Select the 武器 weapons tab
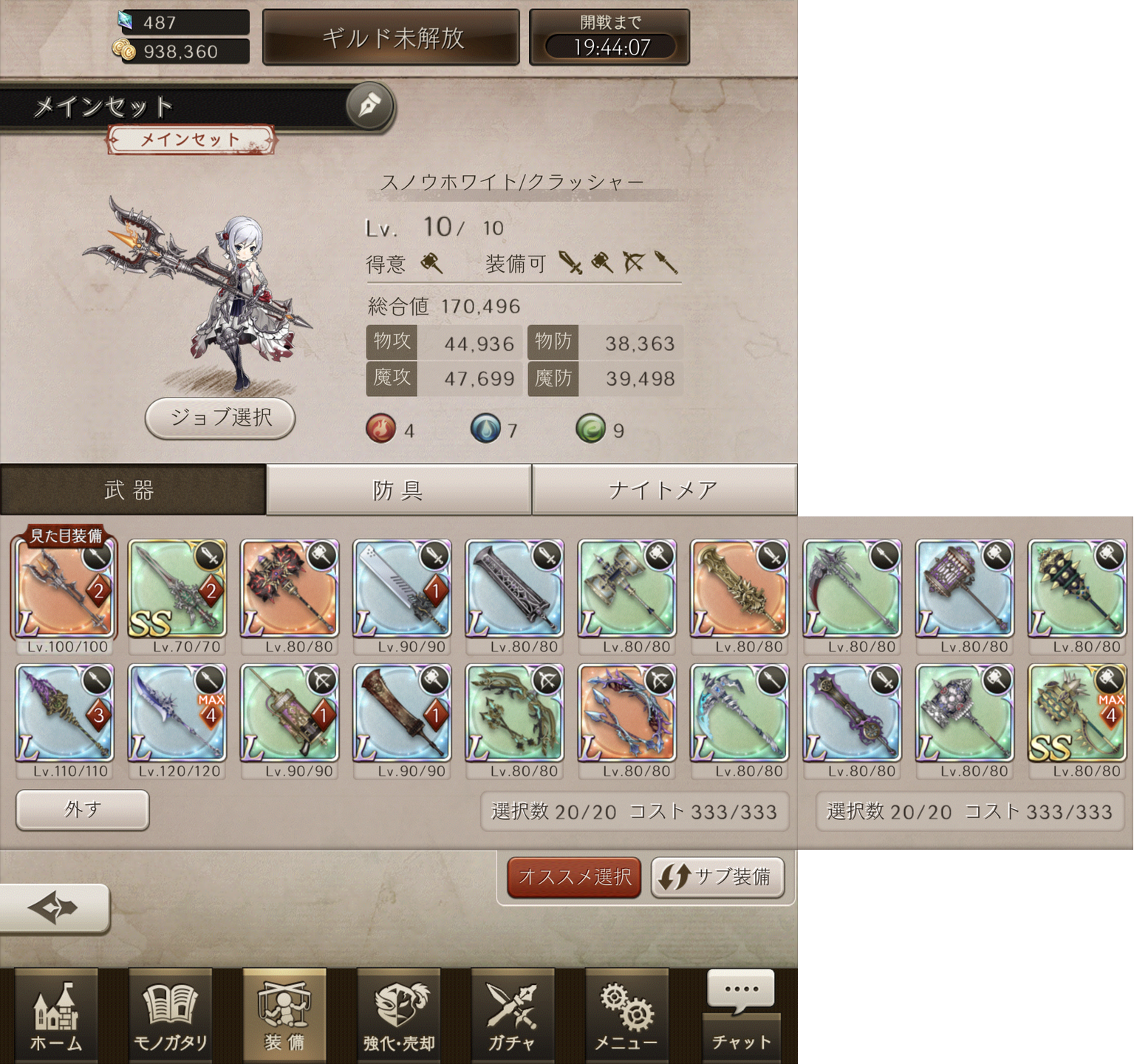 click(x=131, y=490)
